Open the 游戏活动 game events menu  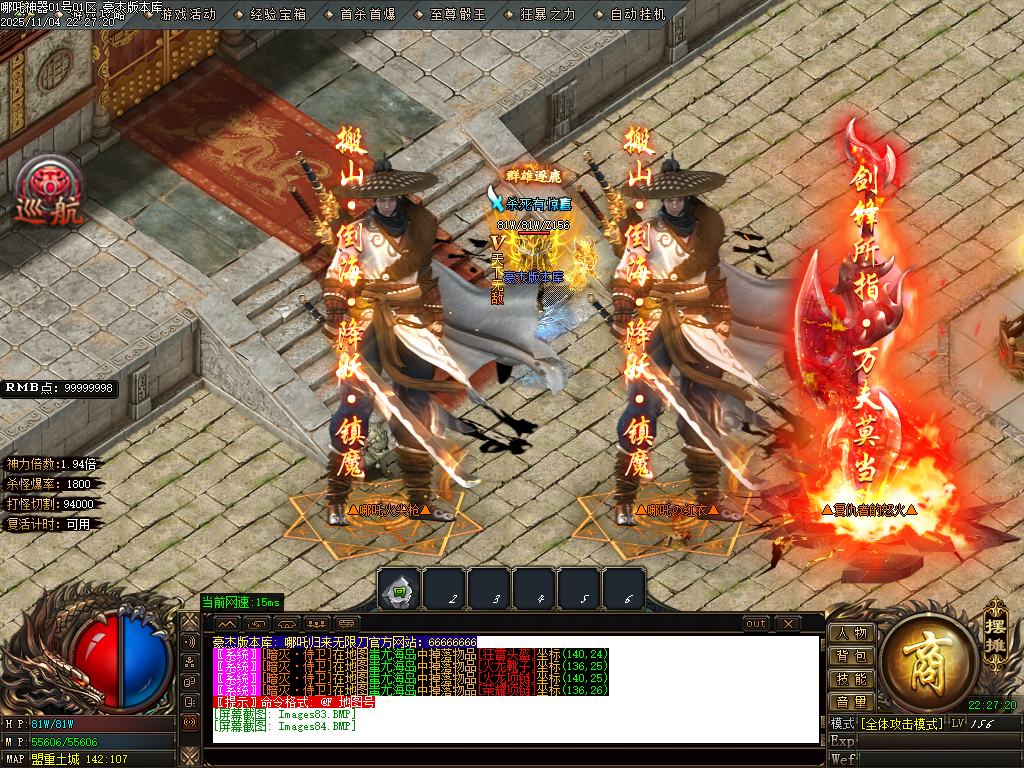point(188,15)
